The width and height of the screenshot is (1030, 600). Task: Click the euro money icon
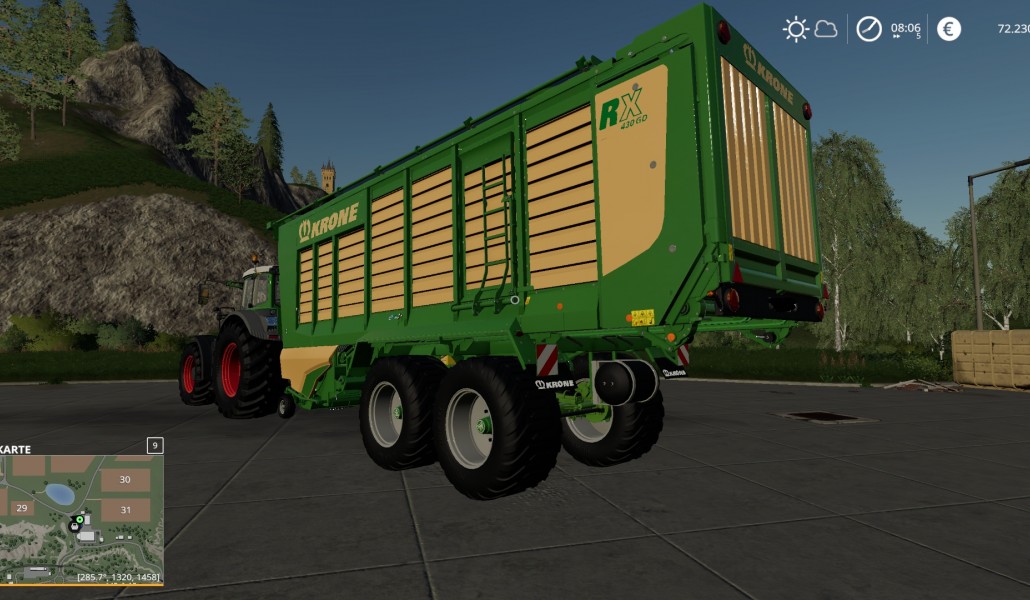coord(949,29)
